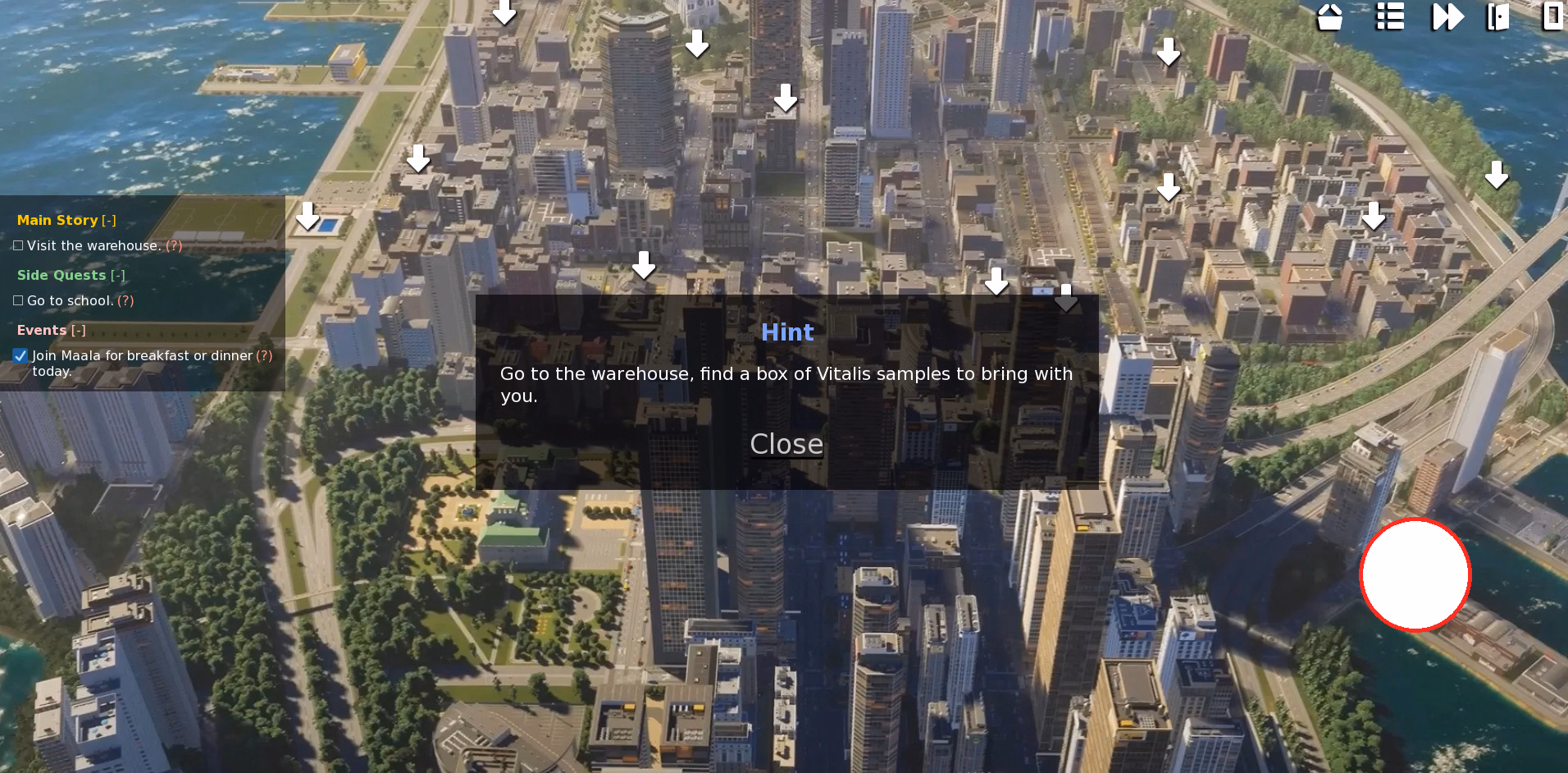Screen dimensions: 1568x773
Task: Click the fast-forward skip button
Action: [x=1447, y=16]
